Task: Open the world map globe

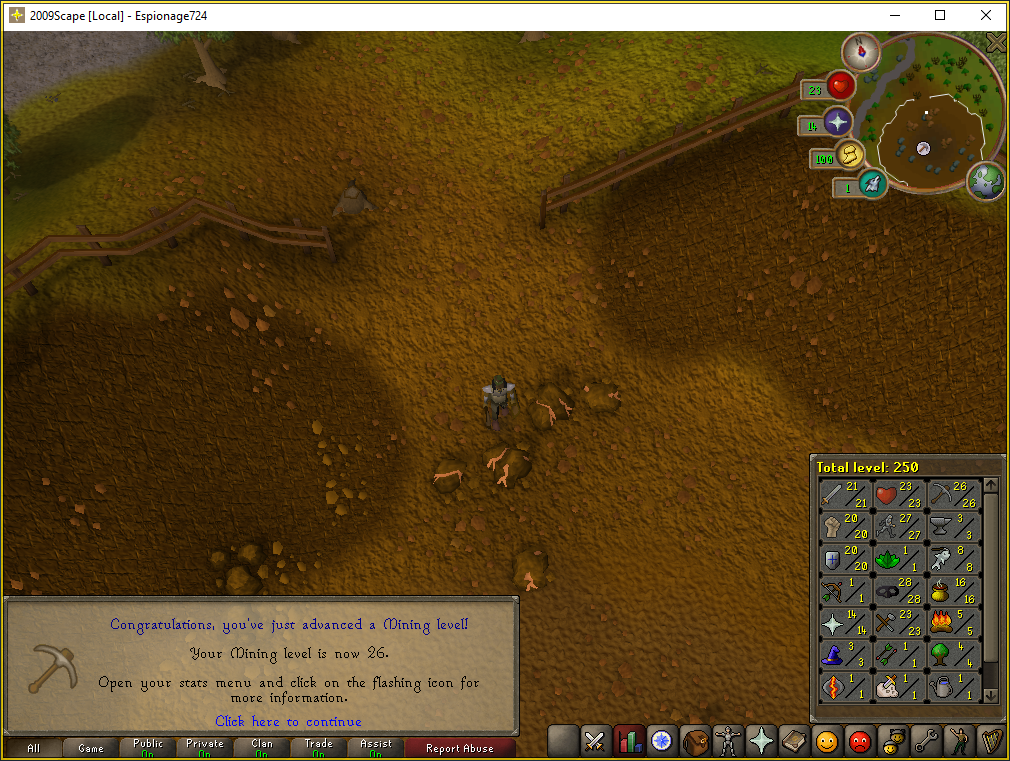Action: [x=987, y=181]
